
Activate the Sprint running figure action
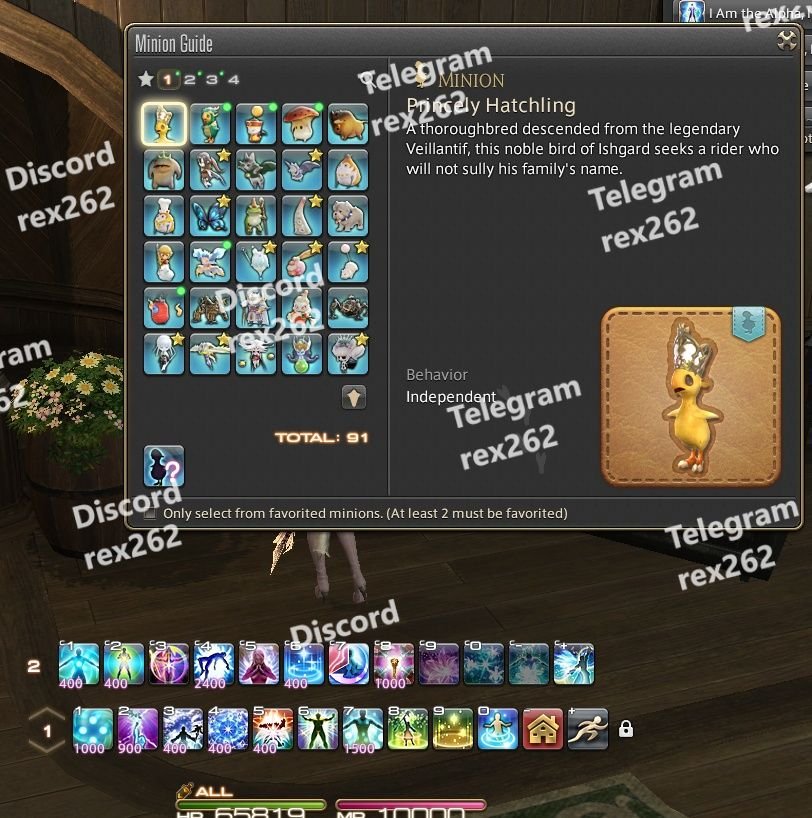coord(588,730)
